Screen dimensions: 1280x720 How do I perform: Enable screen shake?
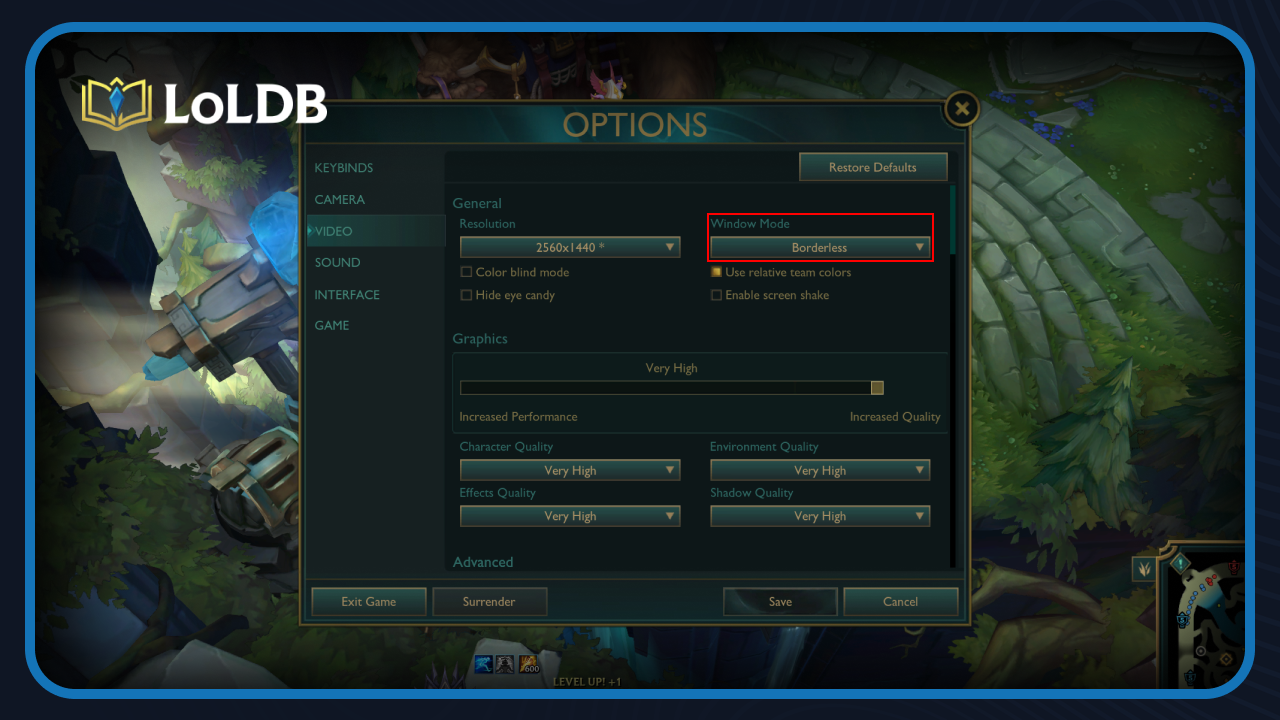(x=717, y=295)
